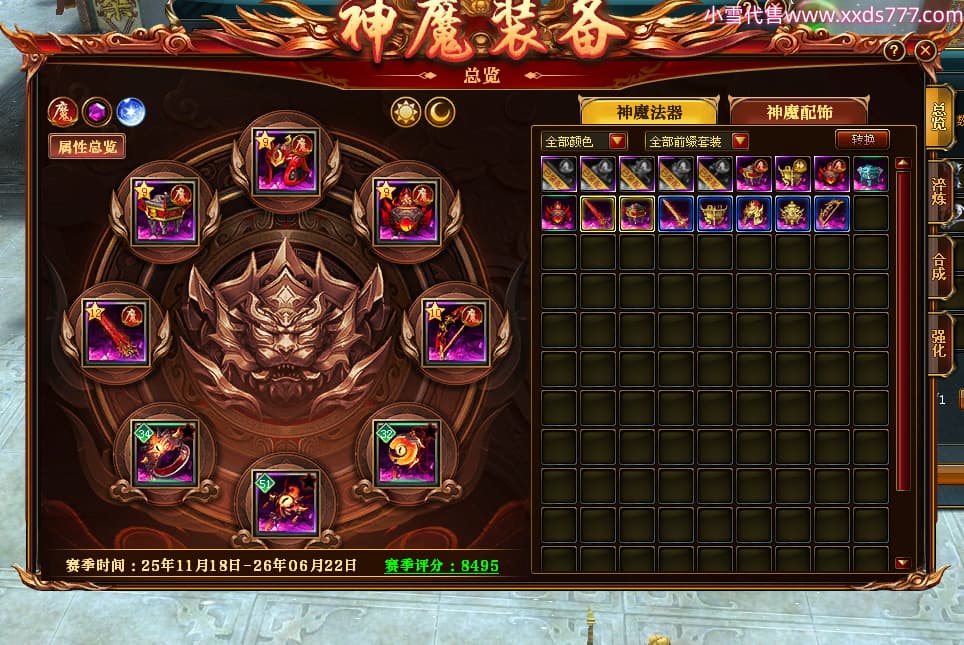964x645 pixels.
Task: Toggle the sun mode icon
Action: tap(406, 112)
